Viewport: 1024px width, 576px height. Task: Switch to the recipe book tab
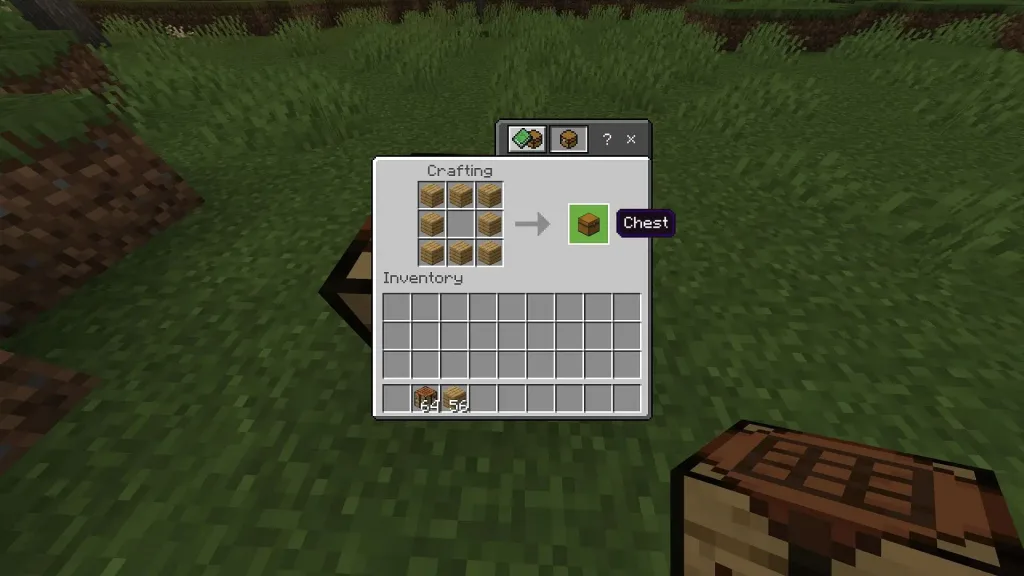click(526, 139)
